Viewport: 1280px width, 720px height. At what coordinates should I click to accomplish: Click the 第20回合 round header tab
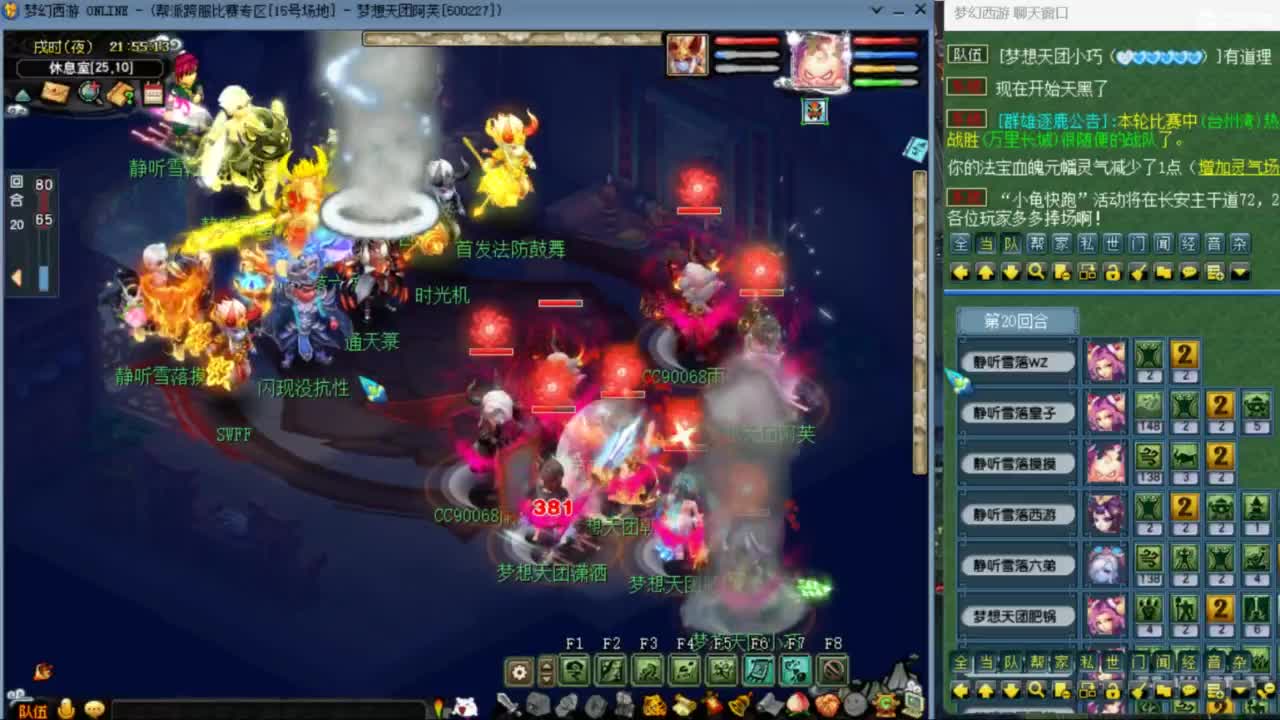[x=1018, y=320]
